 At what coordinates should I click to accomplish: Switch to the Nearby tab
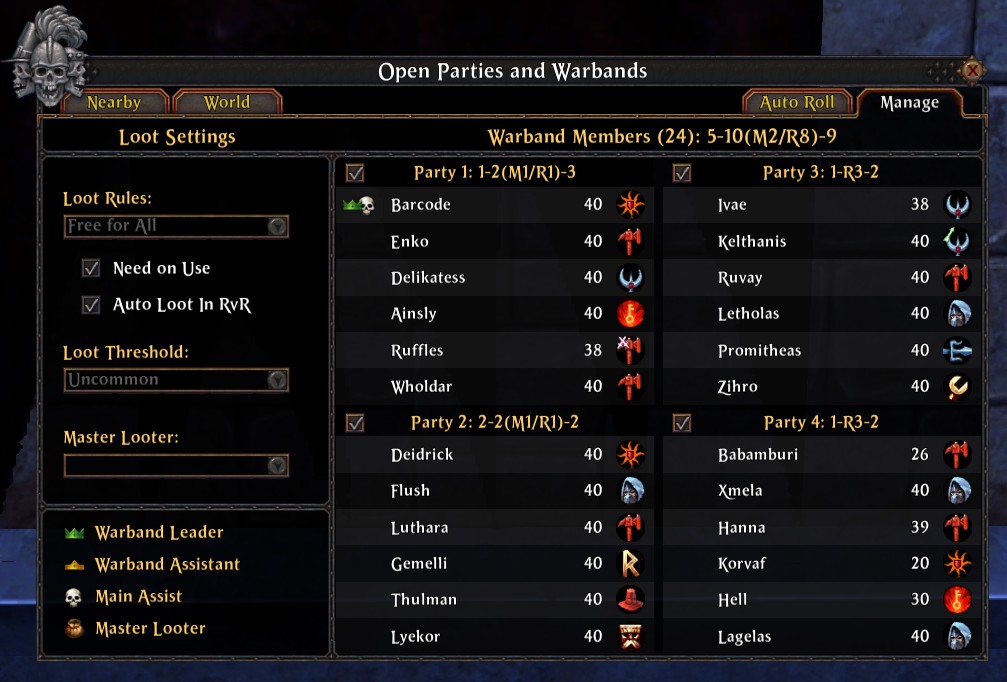pos(114,102)
